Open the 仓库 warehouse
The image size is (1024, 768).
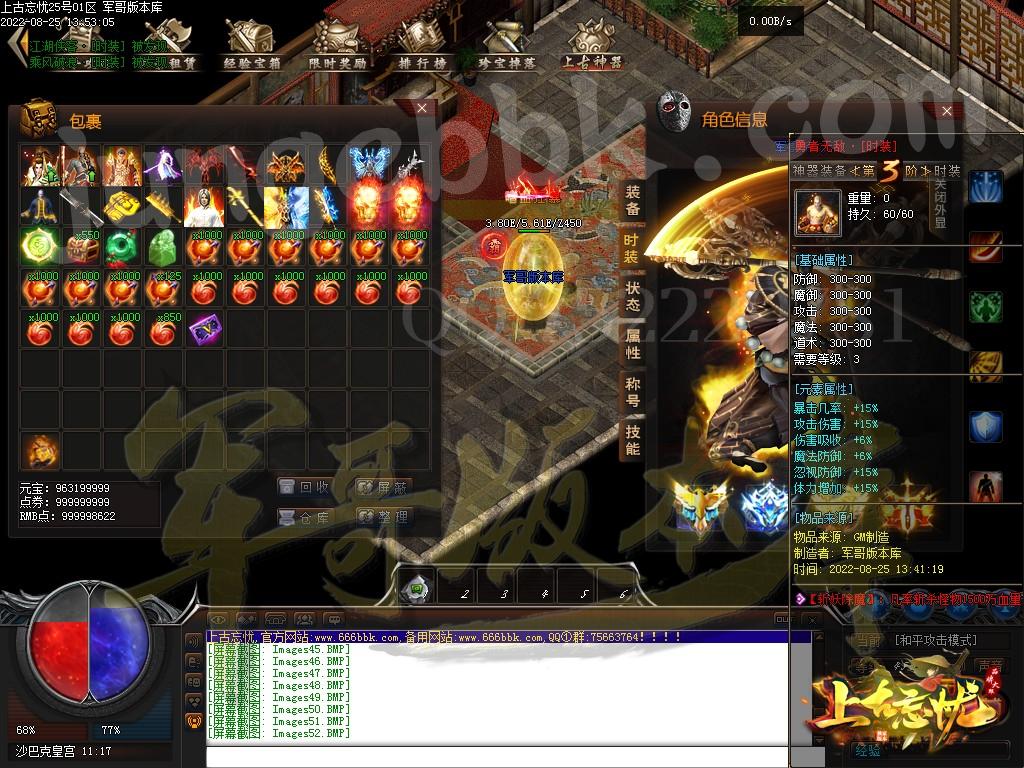coord(305,517)
